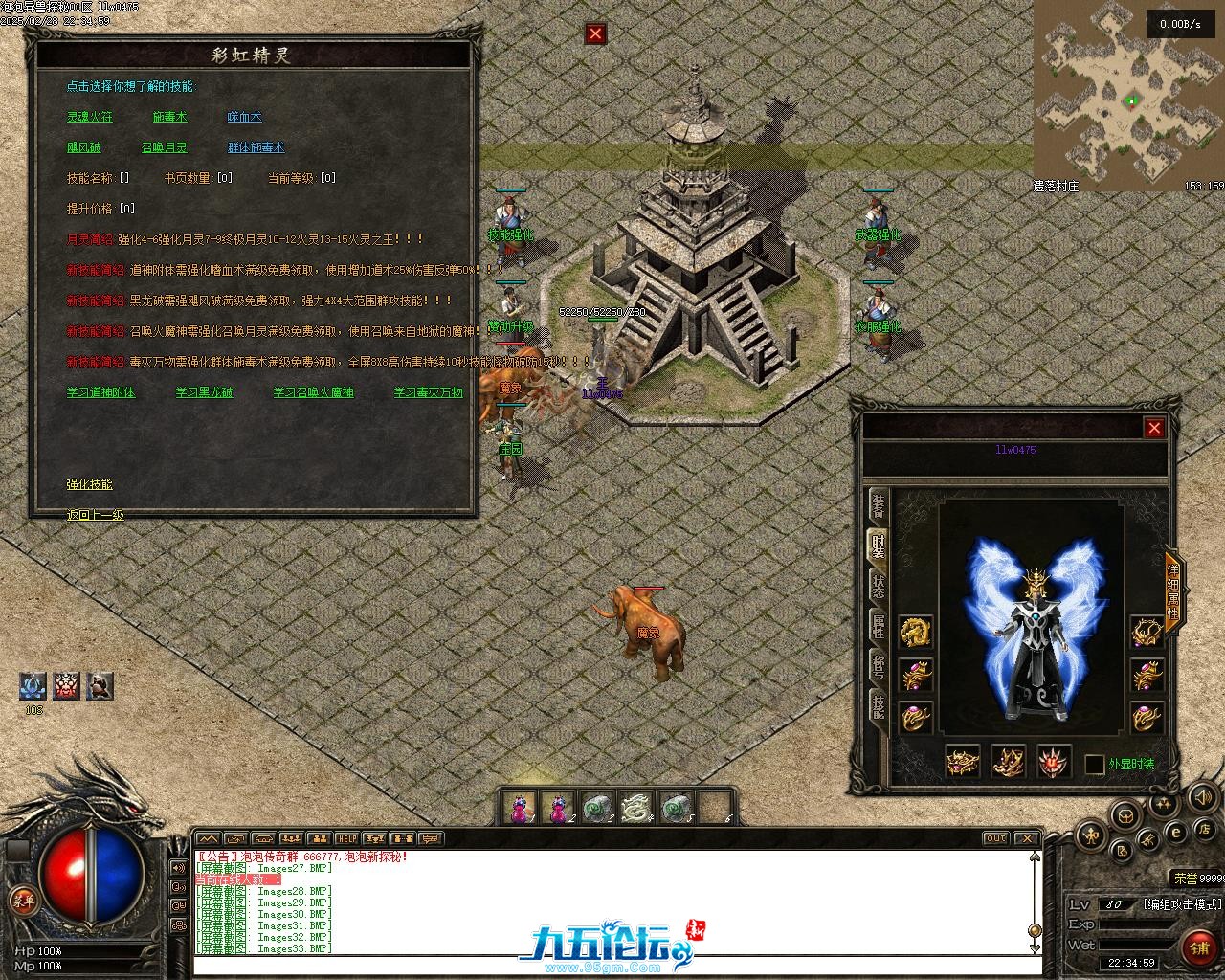Choose the 群体施毒术 skill link

pyautogui.click(x=256, y=147)
